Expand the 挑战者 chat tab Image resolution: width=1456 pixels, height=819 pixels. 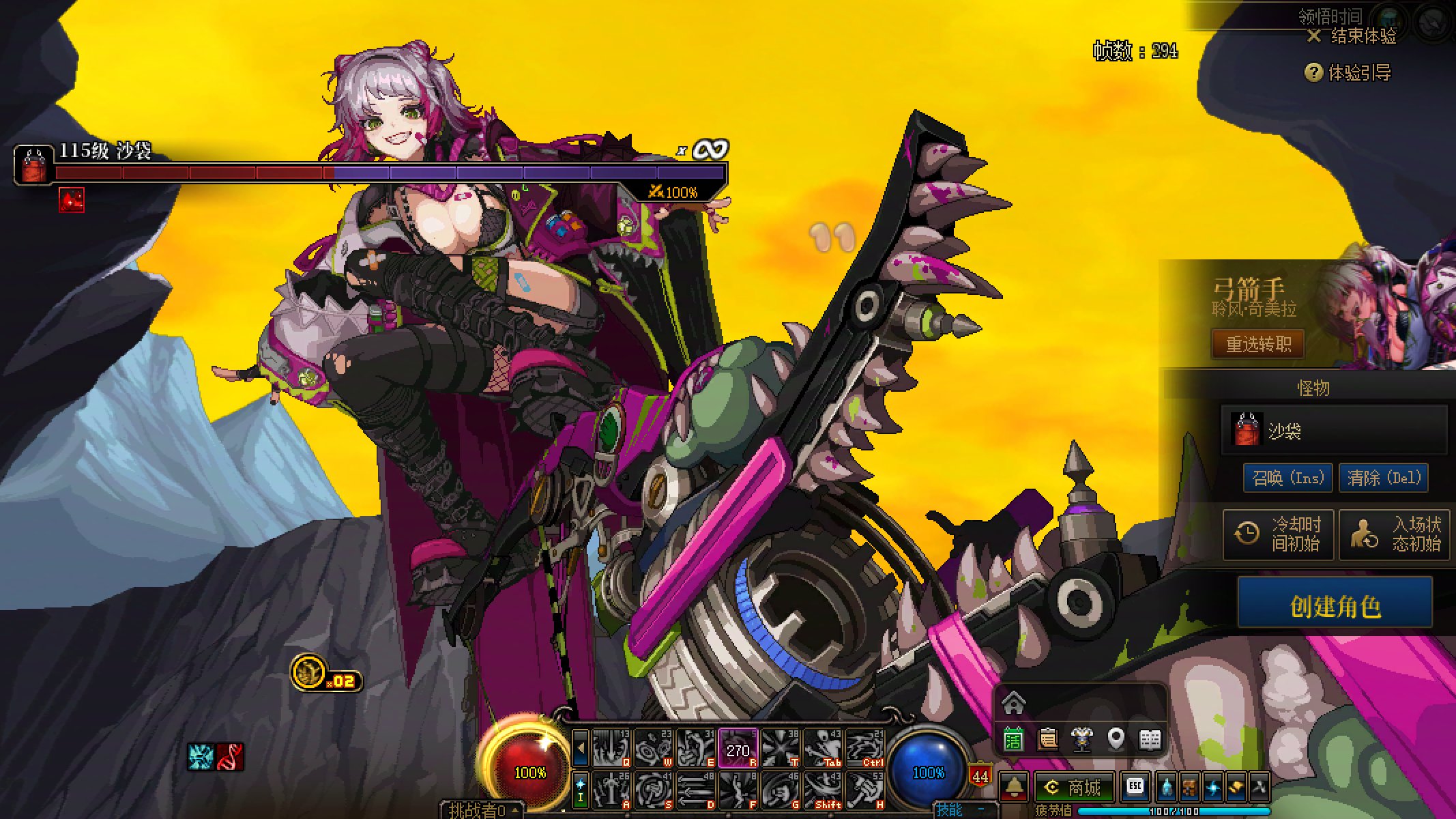tap(480, 810)
